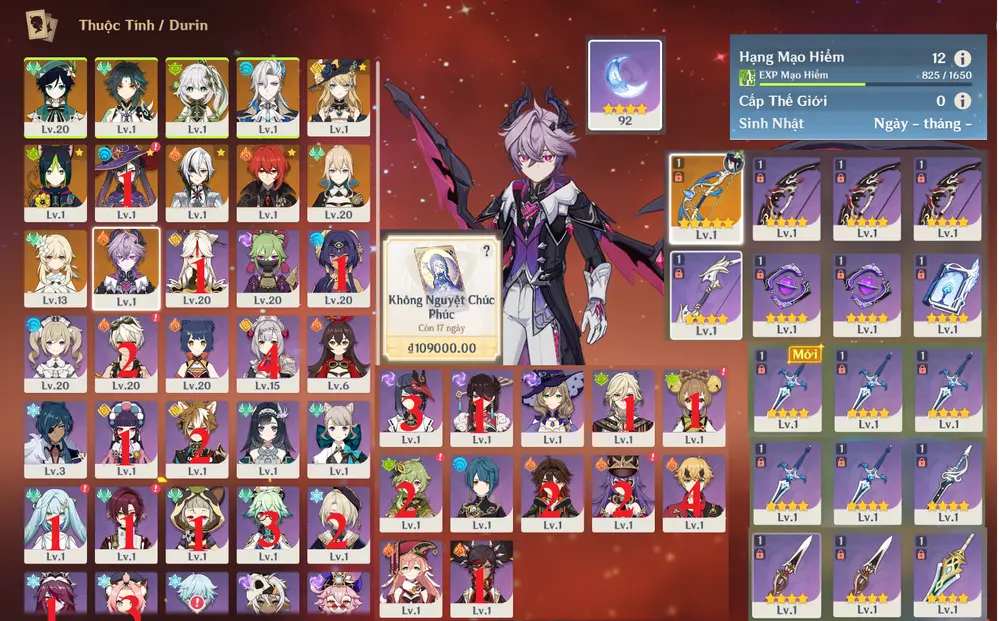Select the orange five-star bow slot
The width and height of the screenshot is (999, 621).
tap(704, 198)
